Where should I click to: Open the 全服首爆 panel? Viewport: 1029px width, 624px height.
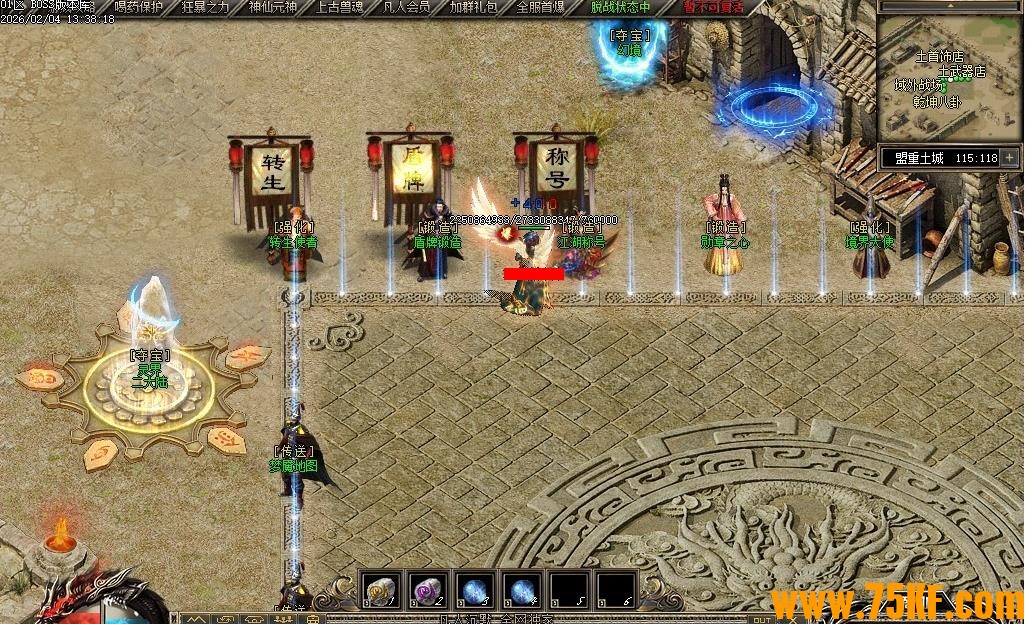click(x=540, y=7)
